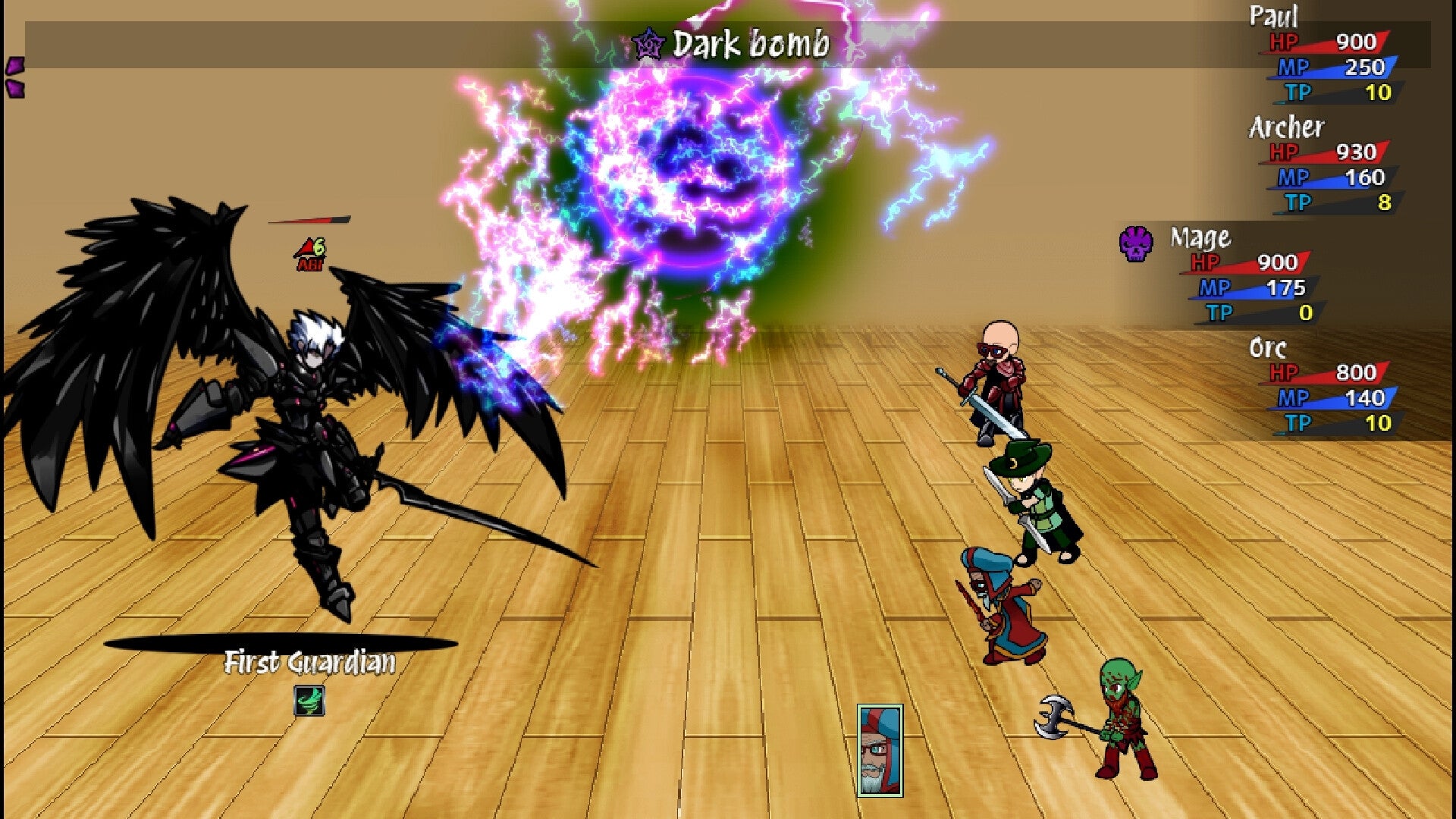Expand the Dark bomb skill banner
Screen dimensions: 1456x819
point(728,44)
